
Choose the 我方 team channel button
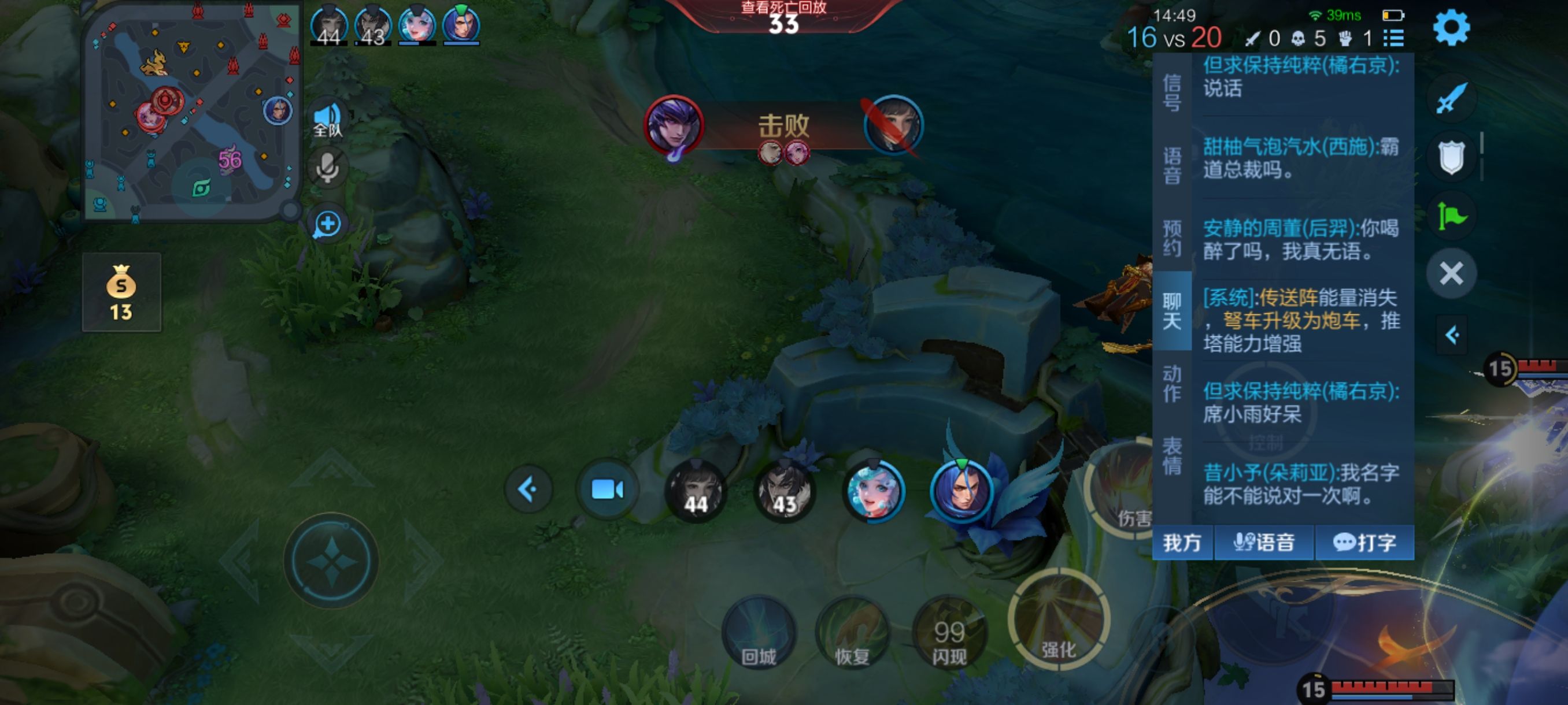(x=1182, y=542)
